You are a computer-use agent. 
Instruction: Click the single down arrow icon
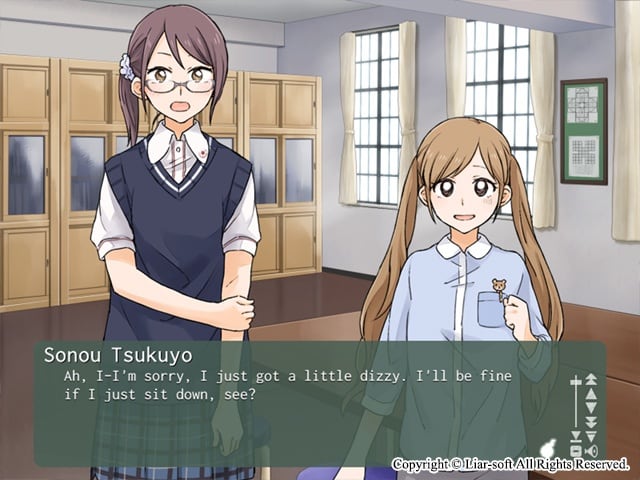[590, 408]
